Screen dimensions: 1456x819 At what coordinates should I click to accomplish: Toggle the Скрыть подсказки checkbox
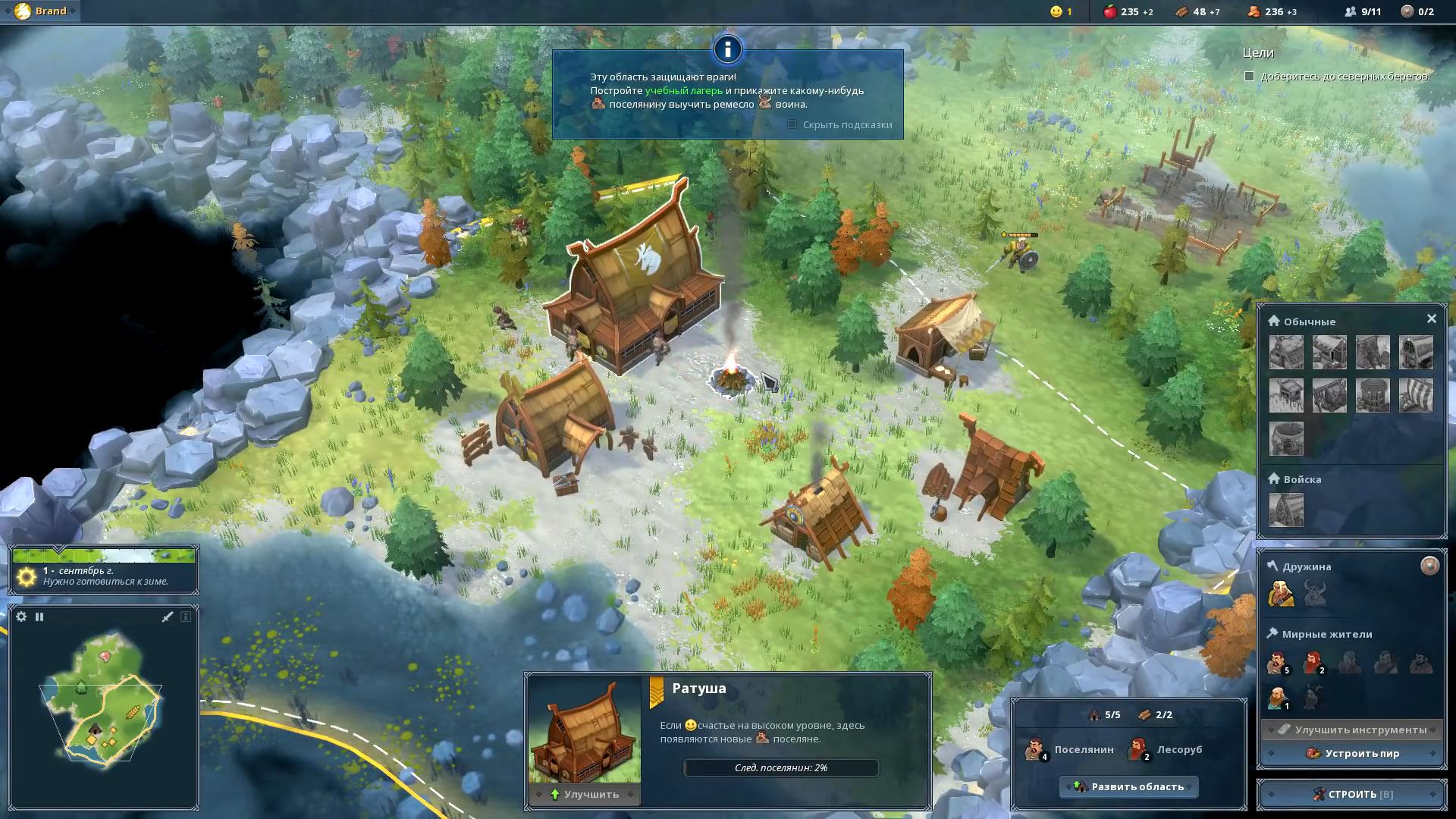pyautogui.click(x=792, y=124)
